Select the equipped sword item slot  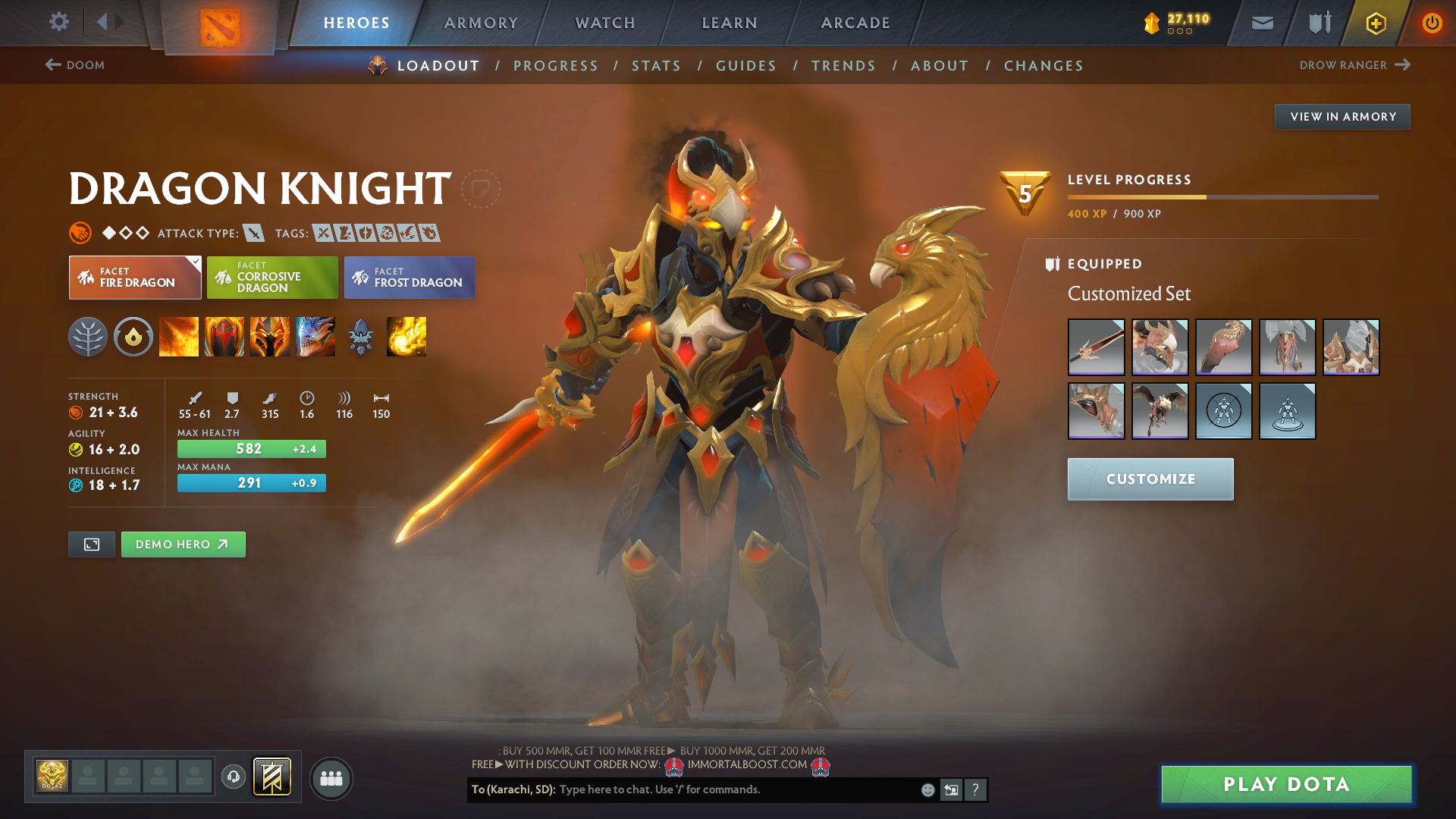pos(1096,347)
